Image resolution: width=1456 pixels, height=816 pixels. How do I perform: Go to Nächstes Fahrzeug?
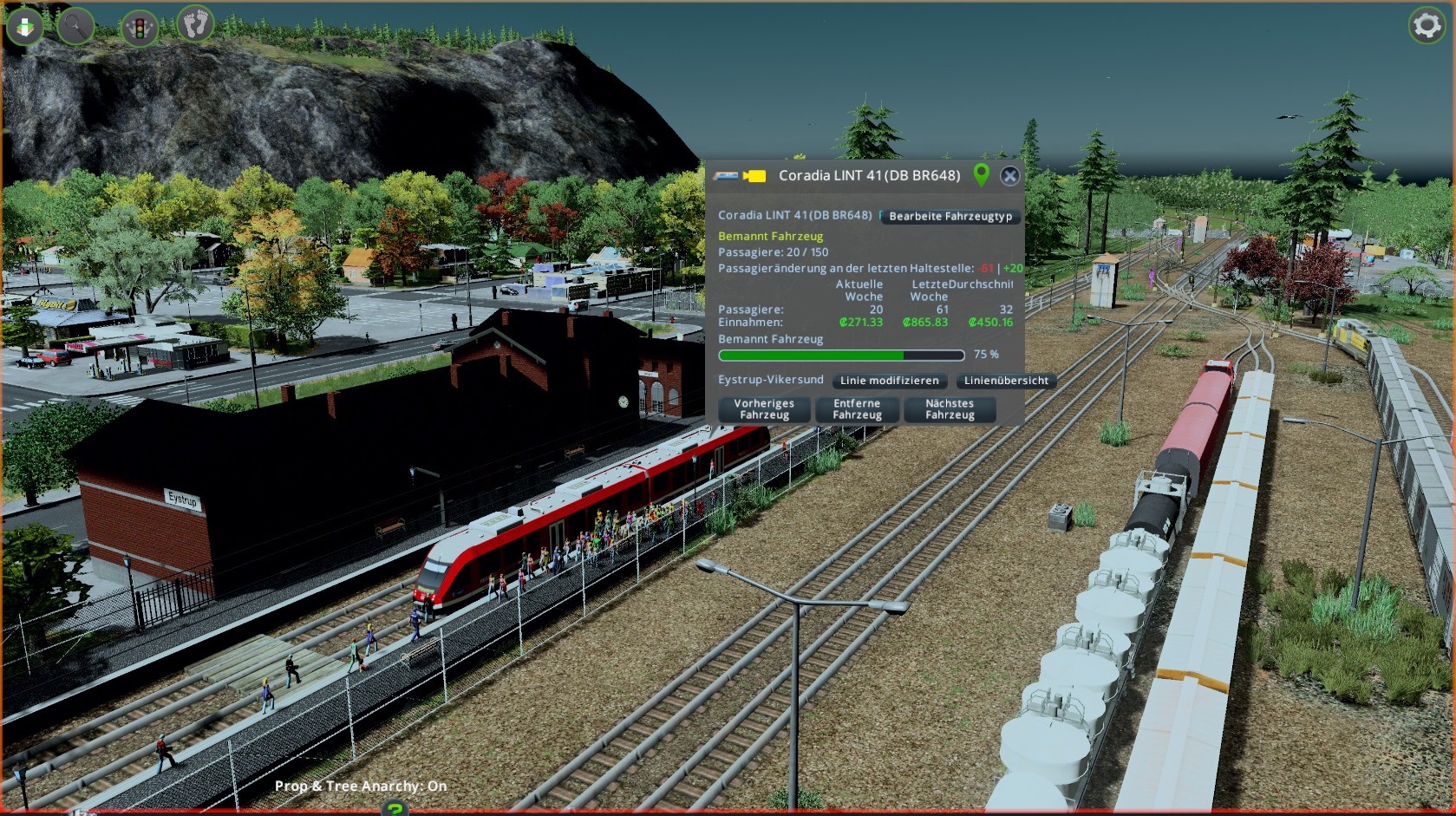click(950, 409)
